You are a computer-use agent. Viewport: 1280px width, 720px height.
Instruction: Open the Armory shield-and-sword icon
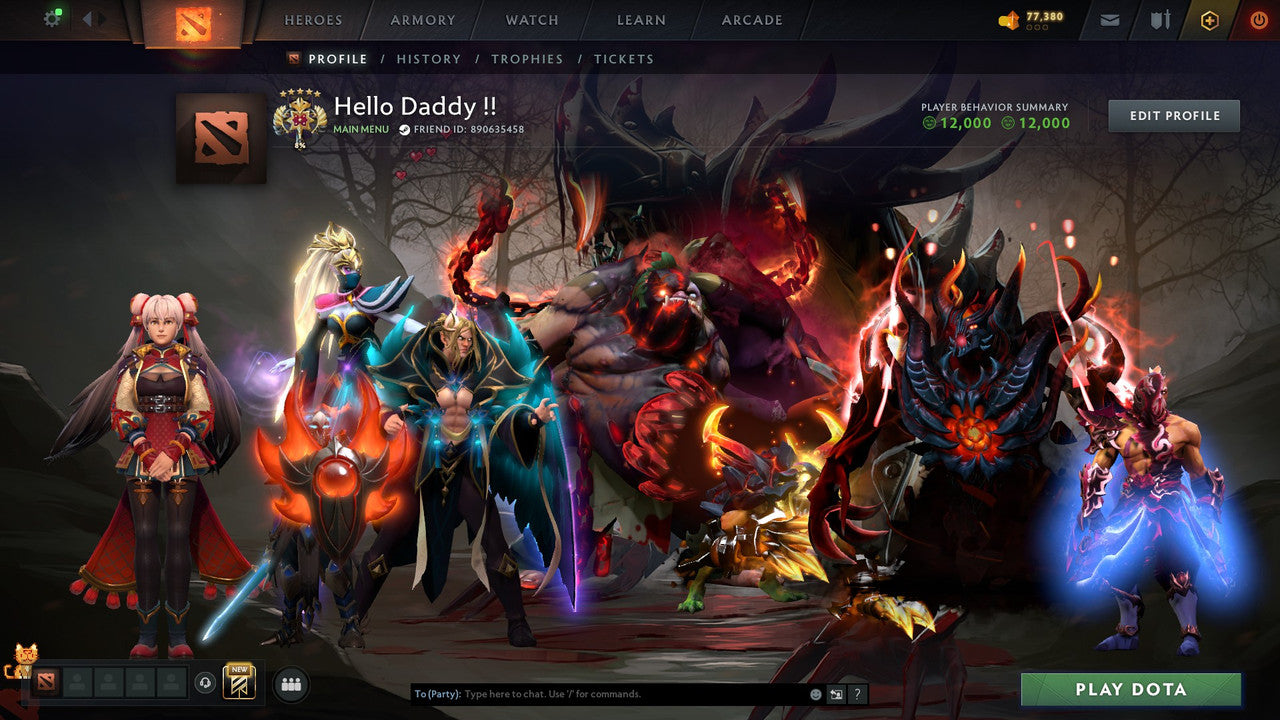(x=1162, y=18)
